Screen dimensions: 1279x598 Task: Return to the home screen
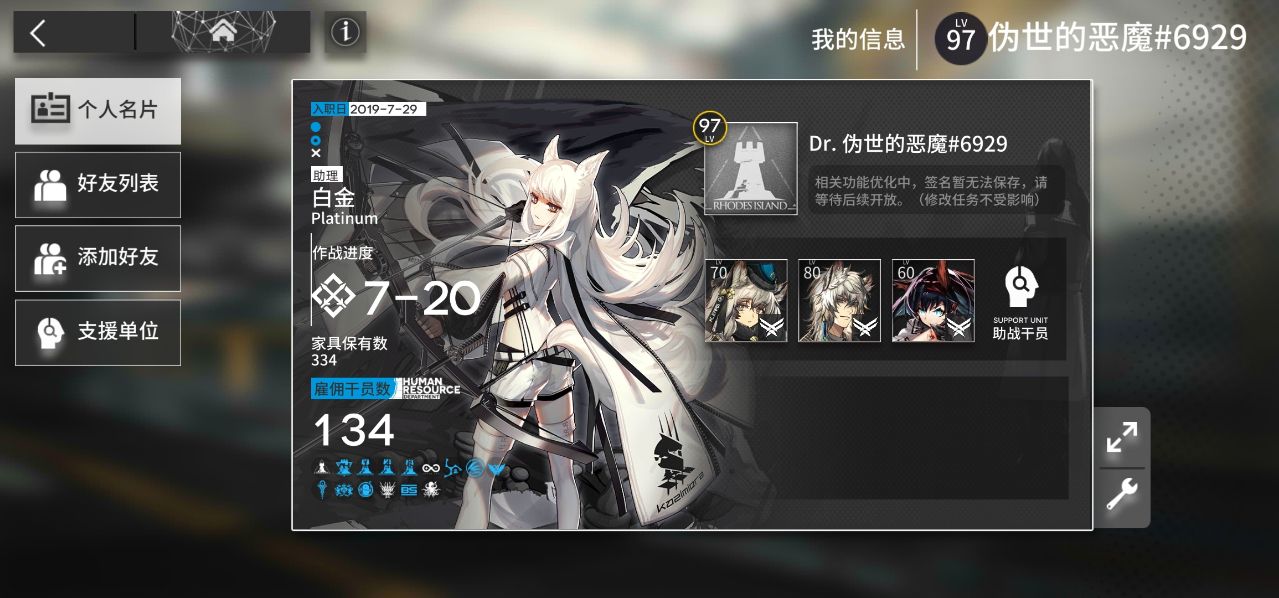pos(222,33)
